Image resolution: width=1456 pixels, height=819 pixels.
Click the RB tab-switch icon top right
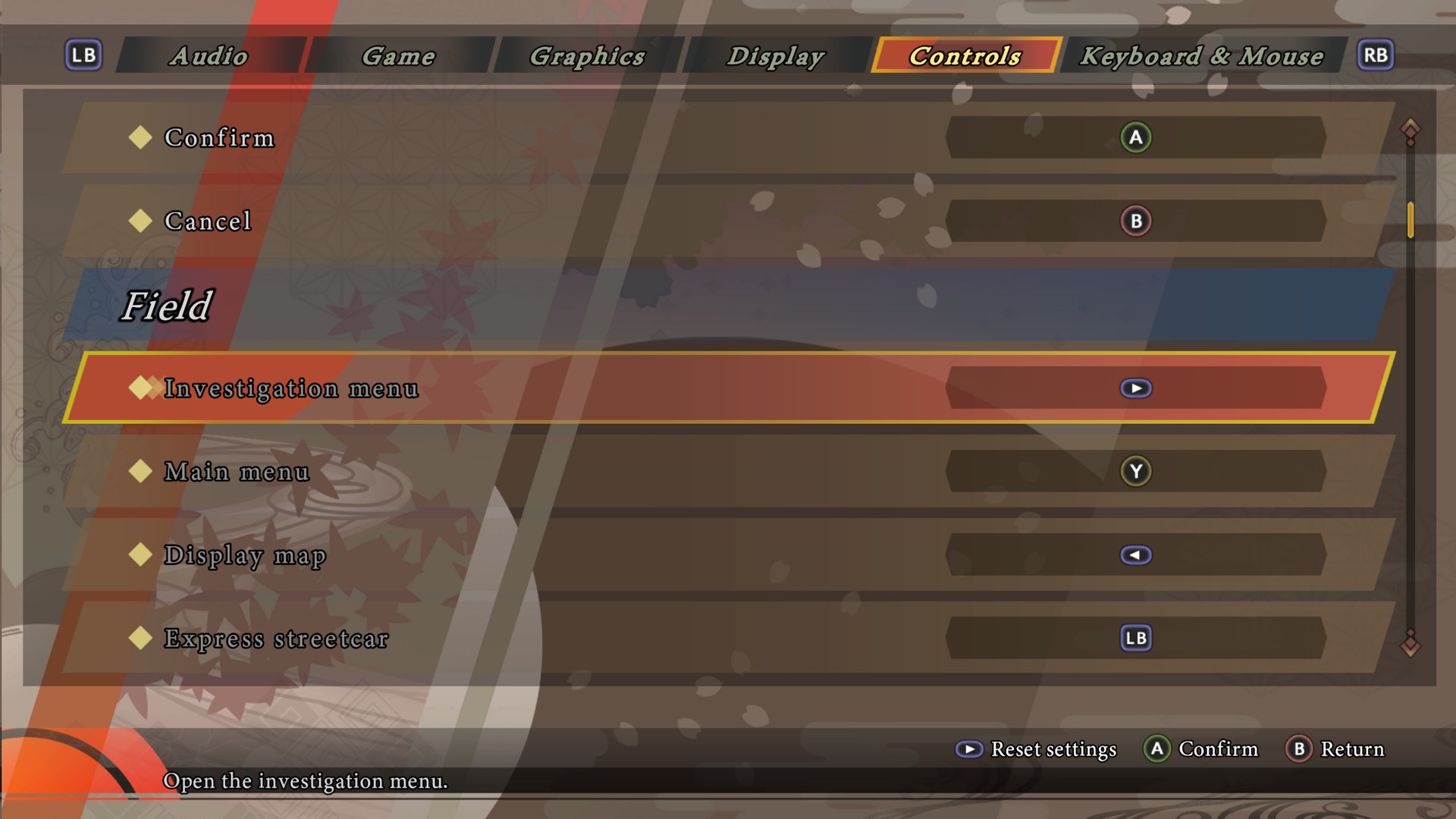(x=1376, y=55)
